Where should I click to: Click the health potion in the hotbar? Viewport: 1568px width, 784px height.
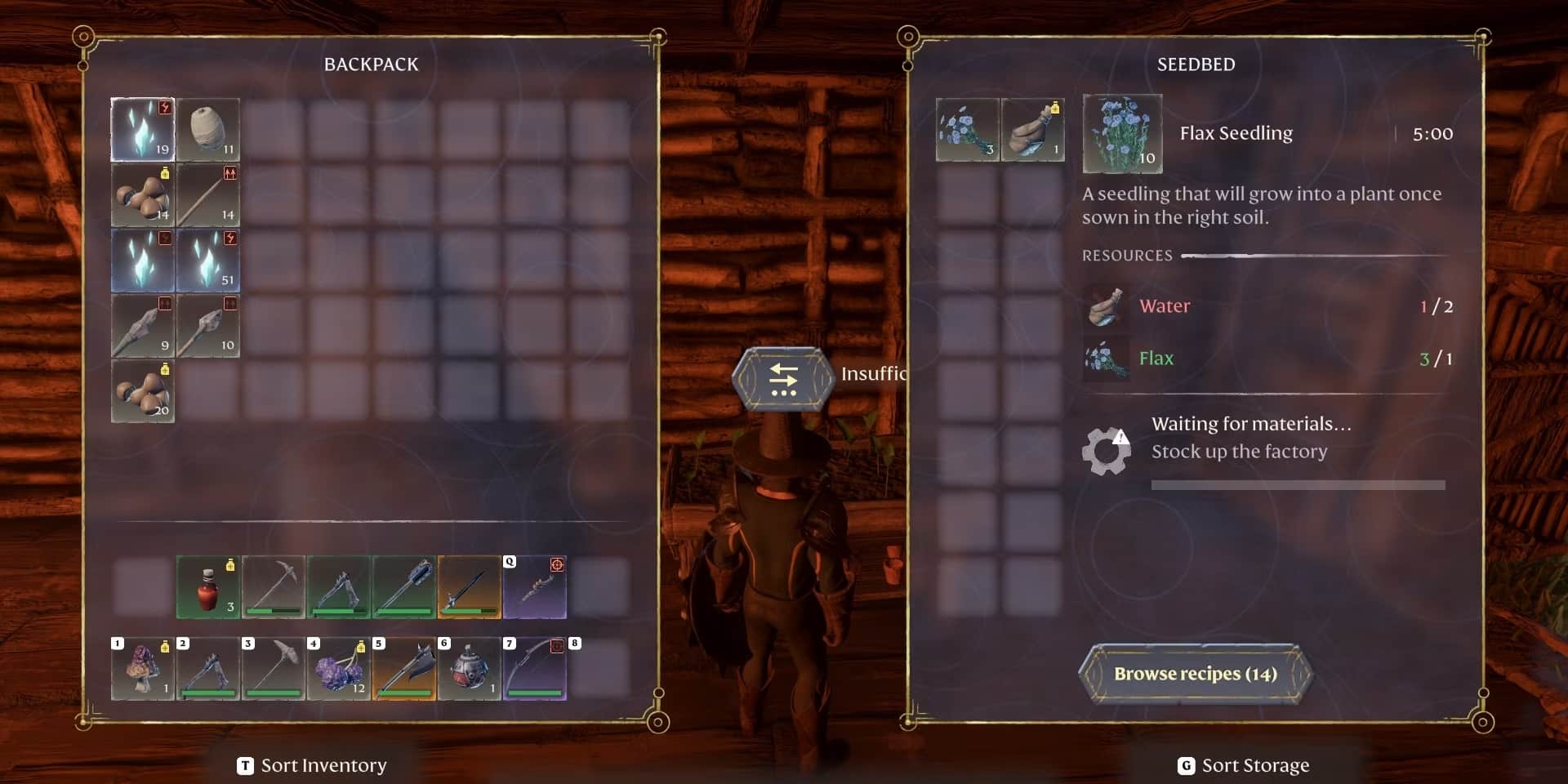(x=207, y=586)
